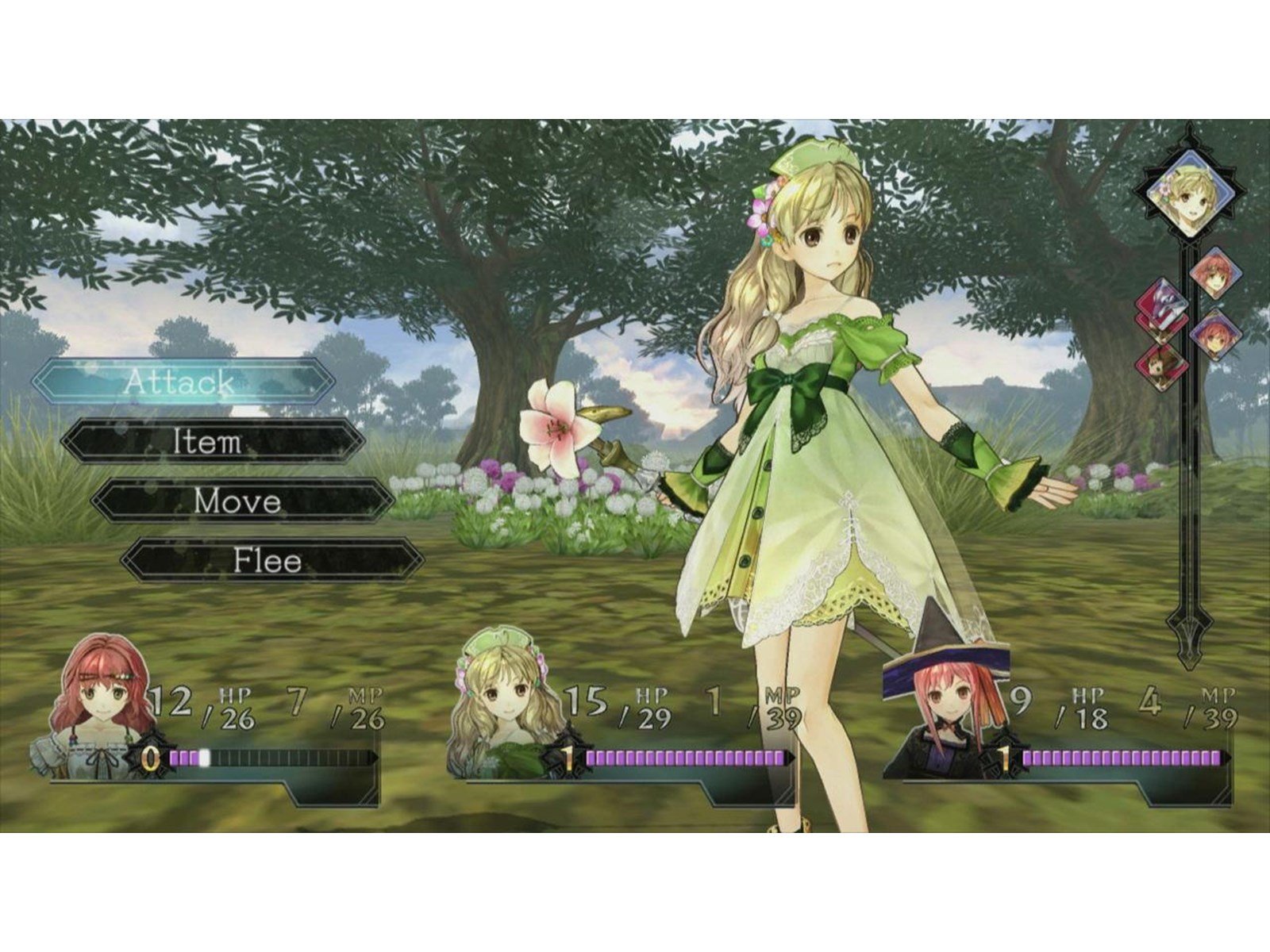
Task: Click the wolf enemy icon on the turn timeline
Action: 1163,300
